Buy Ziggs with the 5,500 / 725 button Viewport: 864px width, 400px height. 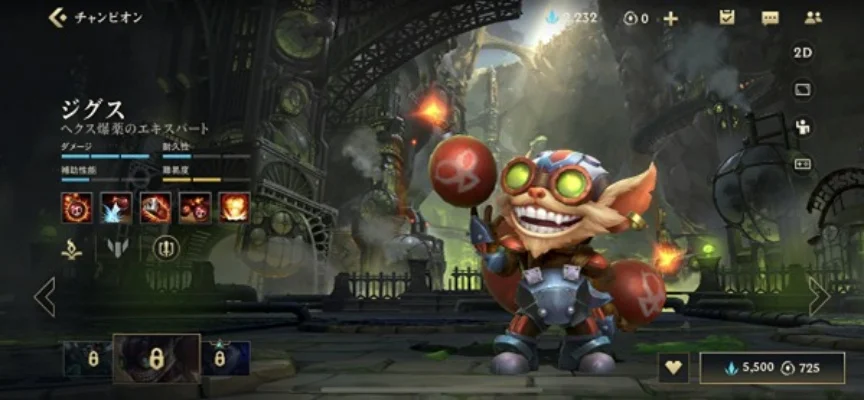click(x=772, y=367)
